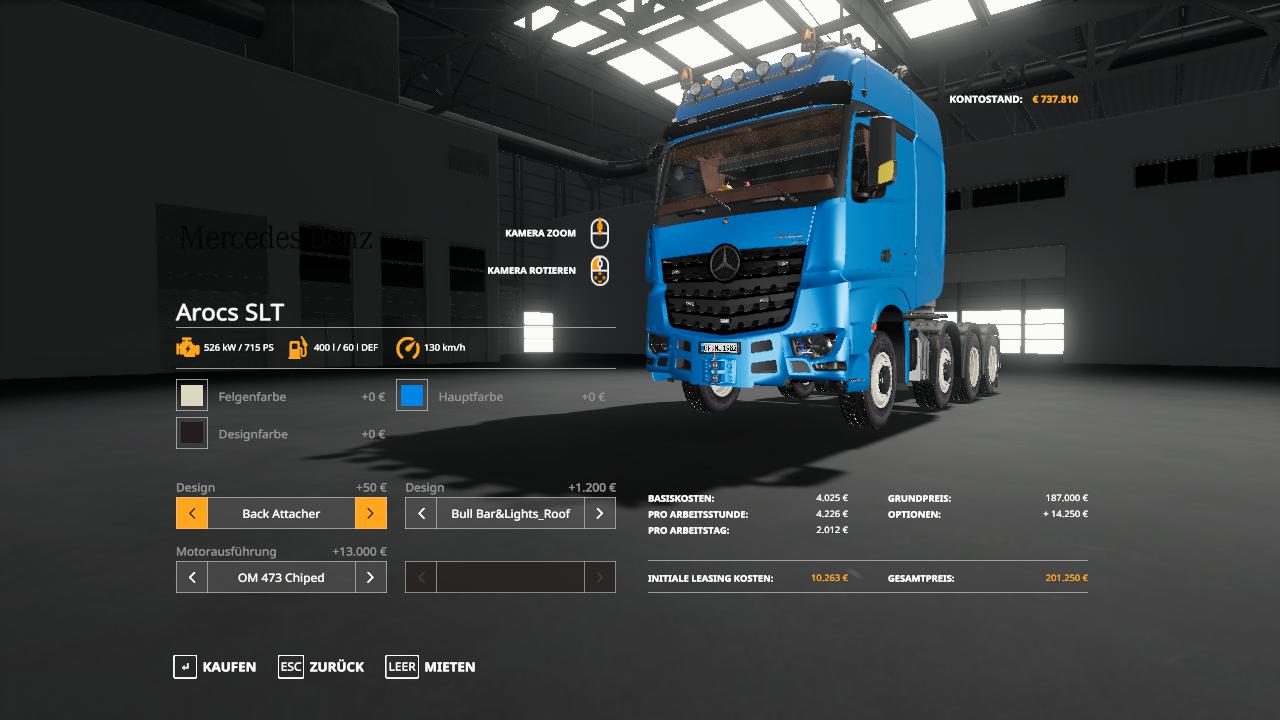Viewport: 1280px width, 720px height.
Task: Switch to previous Bull Bar&Lights_Roof design
Action: [x=421, y=514]
